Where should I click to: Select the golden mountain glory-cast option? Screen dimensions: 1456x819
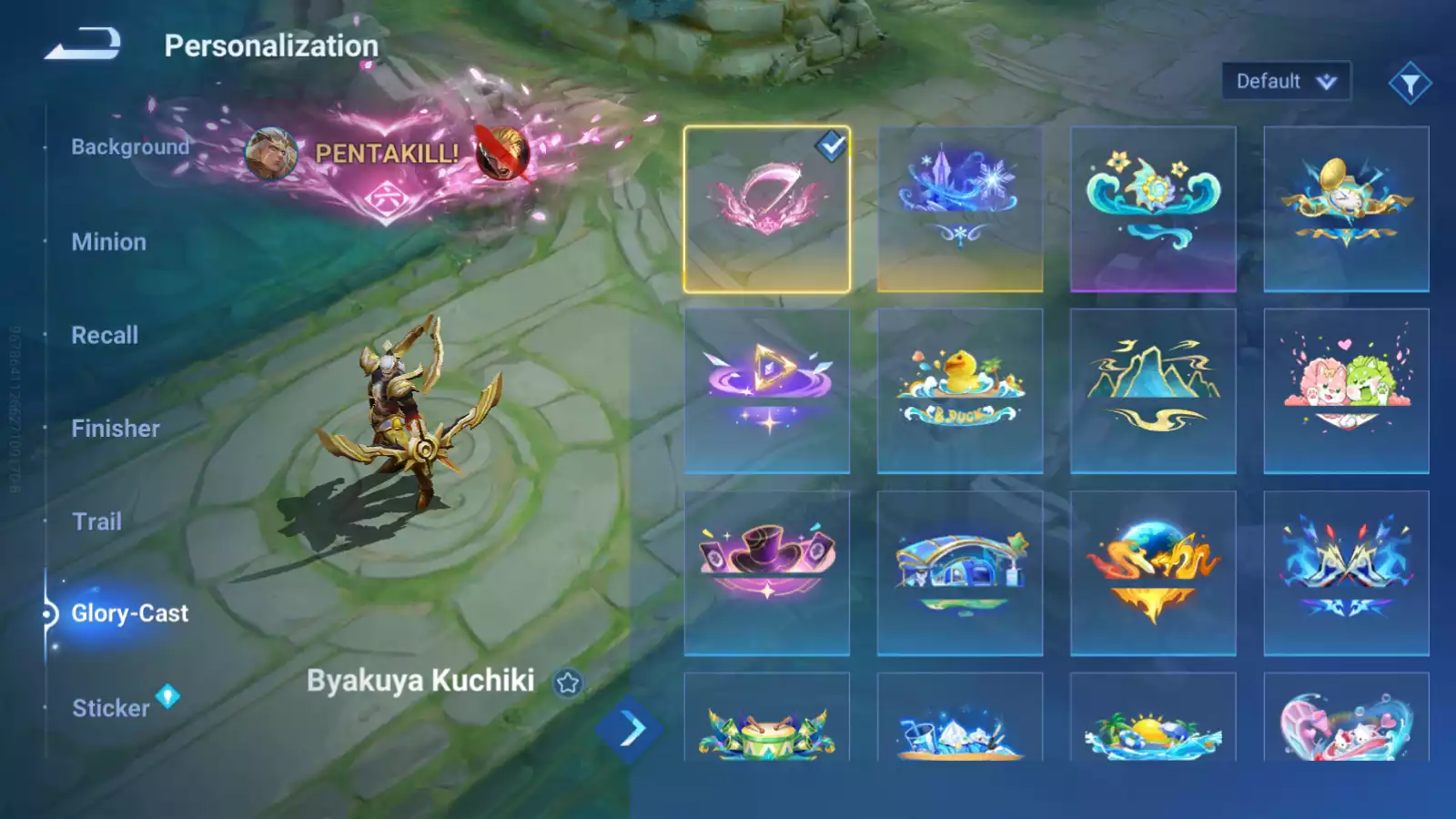click(x=1153, y=391)
